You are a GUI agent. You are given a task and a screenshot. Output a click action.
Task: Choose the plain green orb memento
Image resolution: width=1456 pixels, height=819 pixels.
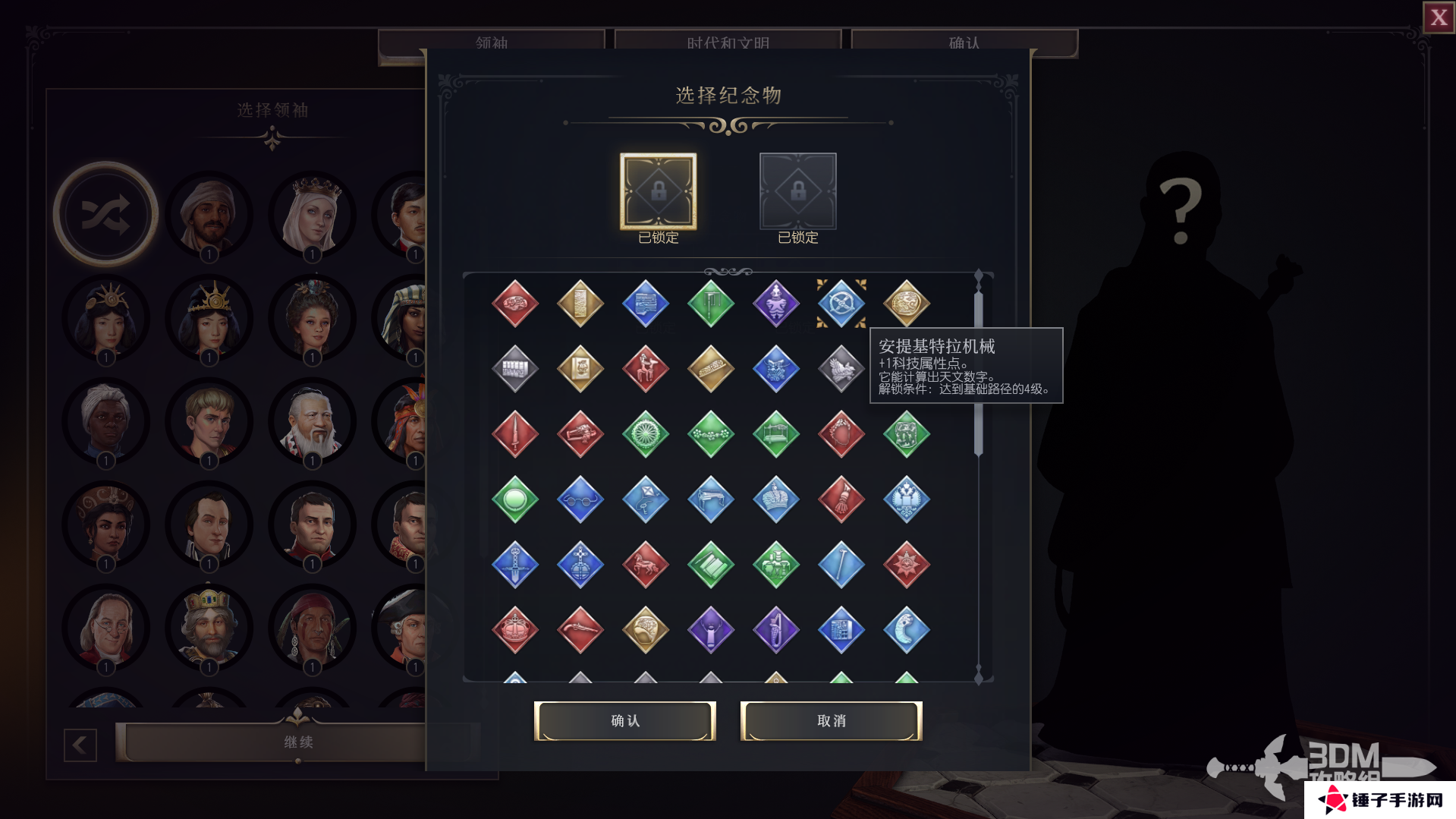tap(514, 499)
